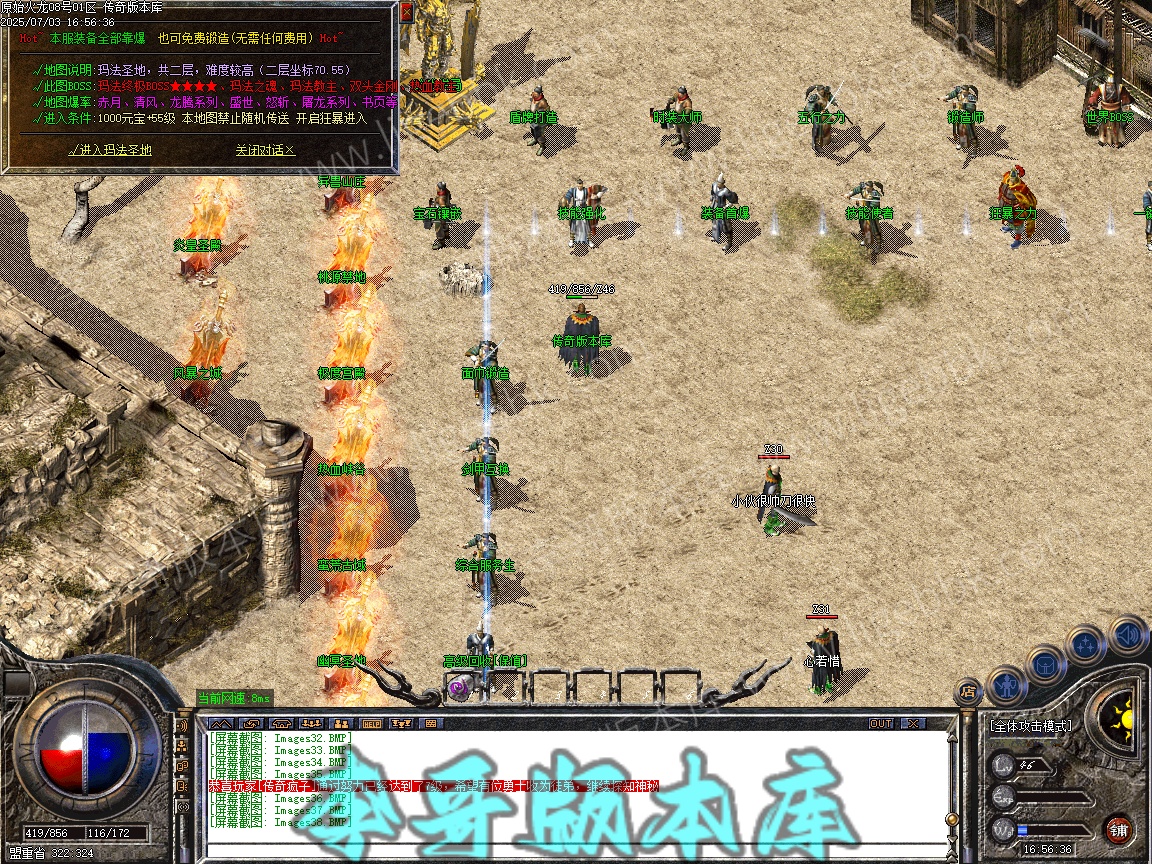Switch the 全体攻击模式 attack mode label
Image resolution: width=1152 pixels, height=864 pixels.
pos(1030,726)
